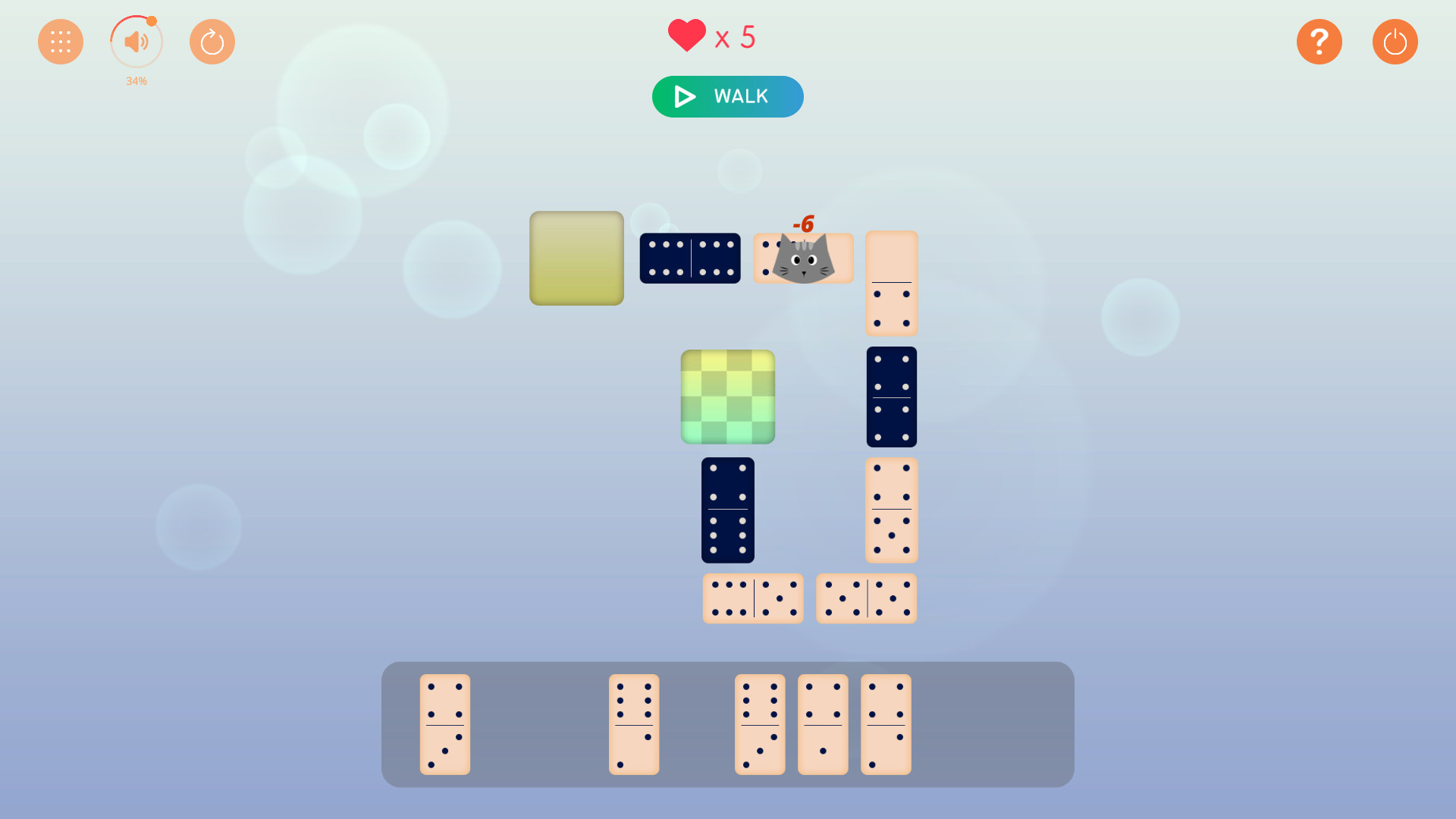Open the level grid menu
Image resolution: width=1456 pixels, height=819 pixels.
point(60,41)
